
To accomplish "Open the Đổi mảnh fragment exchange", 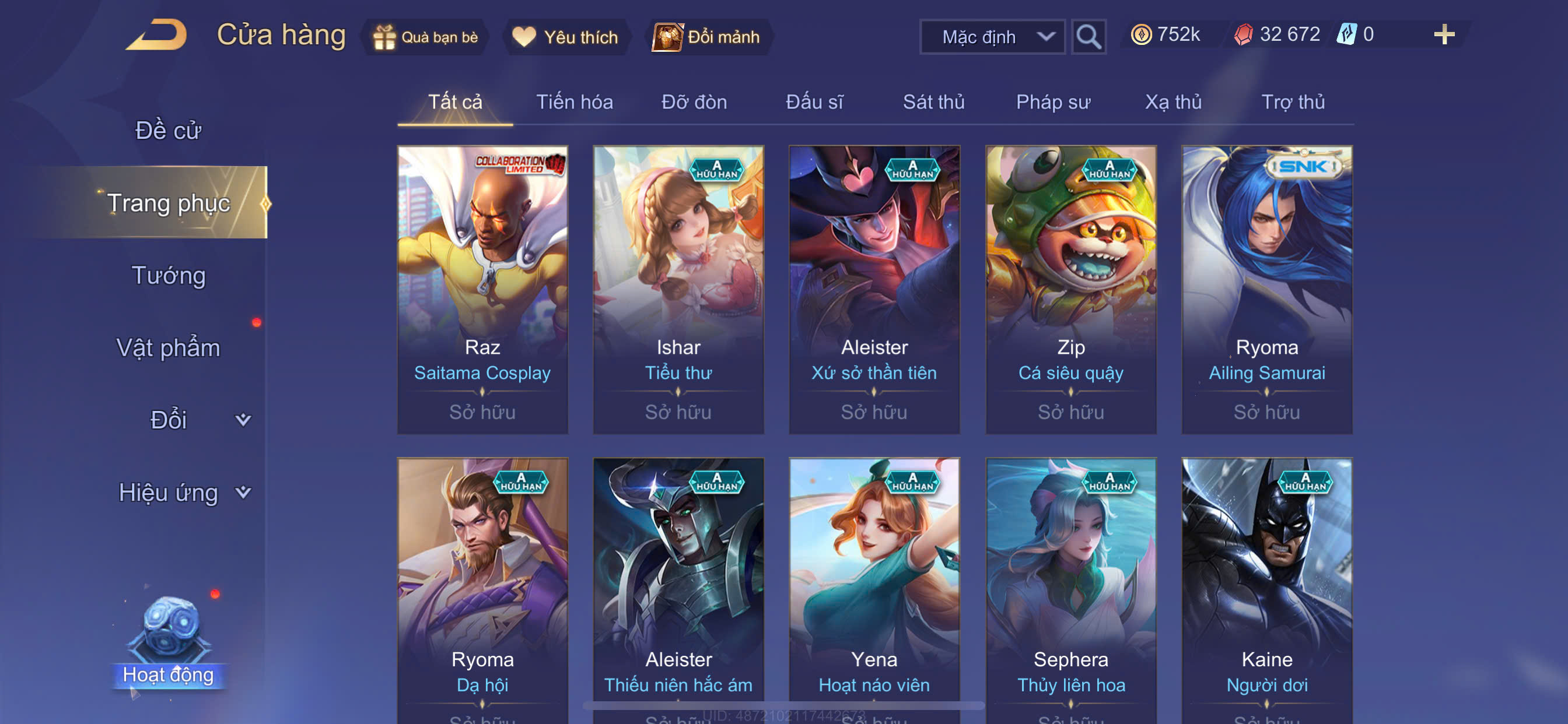I will click(x=708, y=37).
